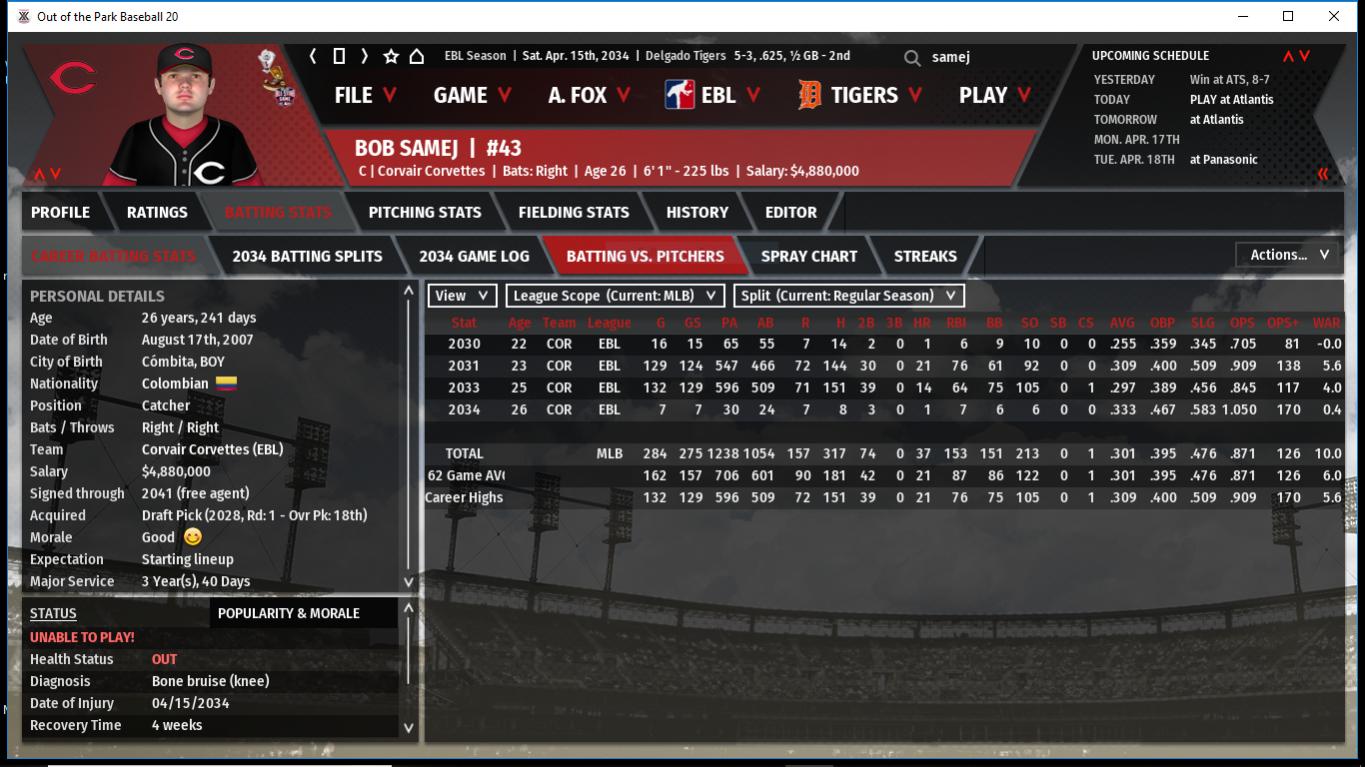Click the player search field
1365x767 pixels.
click(x=990, y=58)
